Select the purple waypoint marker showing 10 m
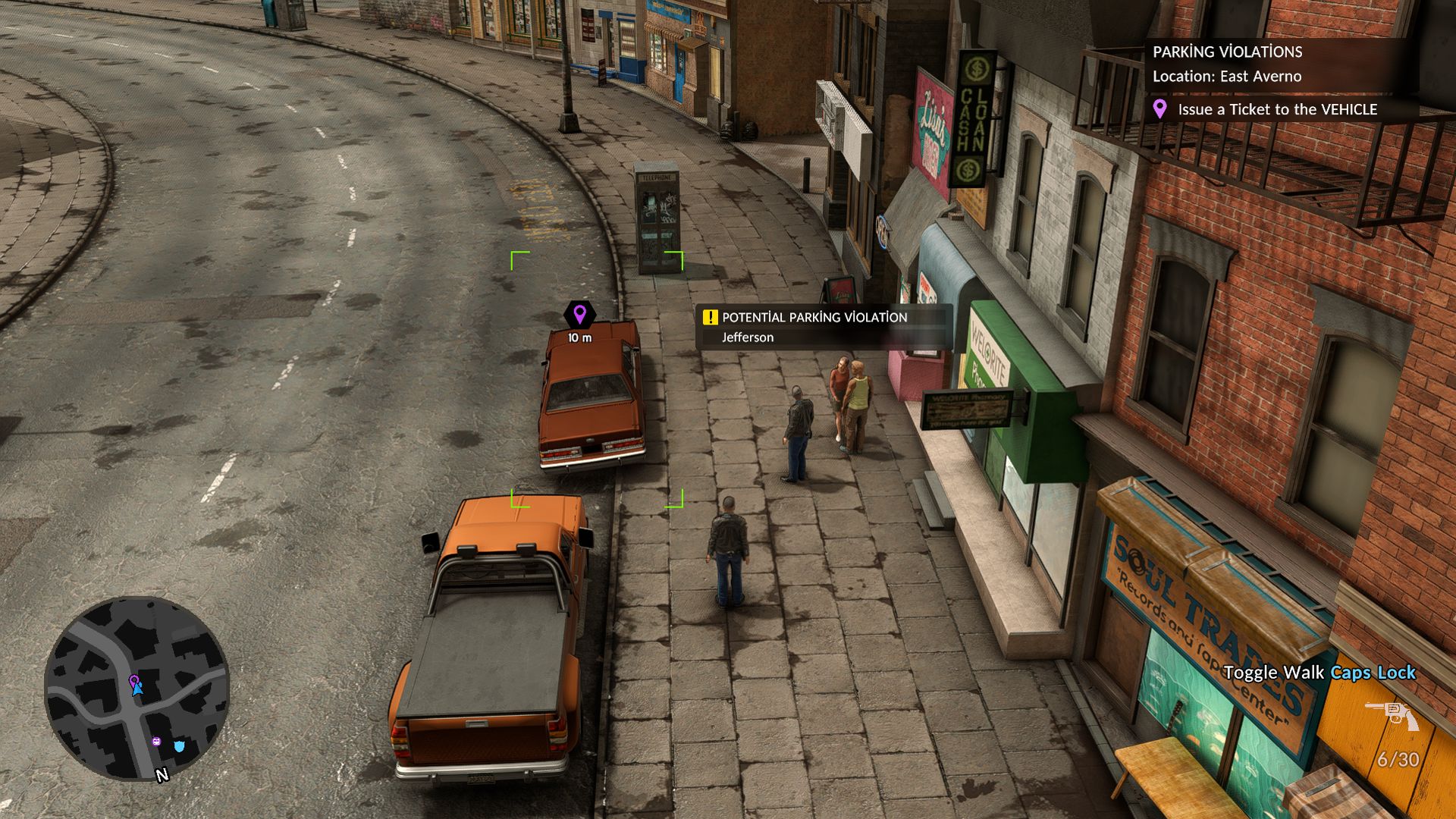The image size is (1456, 819). [580, 314]
